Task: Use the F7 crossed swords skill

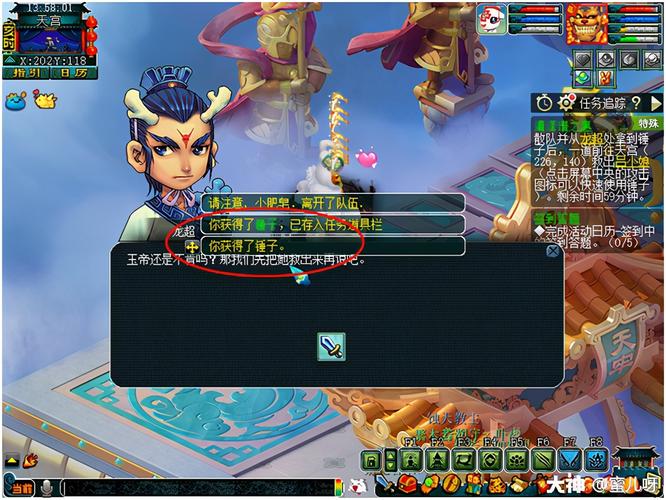Action: coord(568,460)
